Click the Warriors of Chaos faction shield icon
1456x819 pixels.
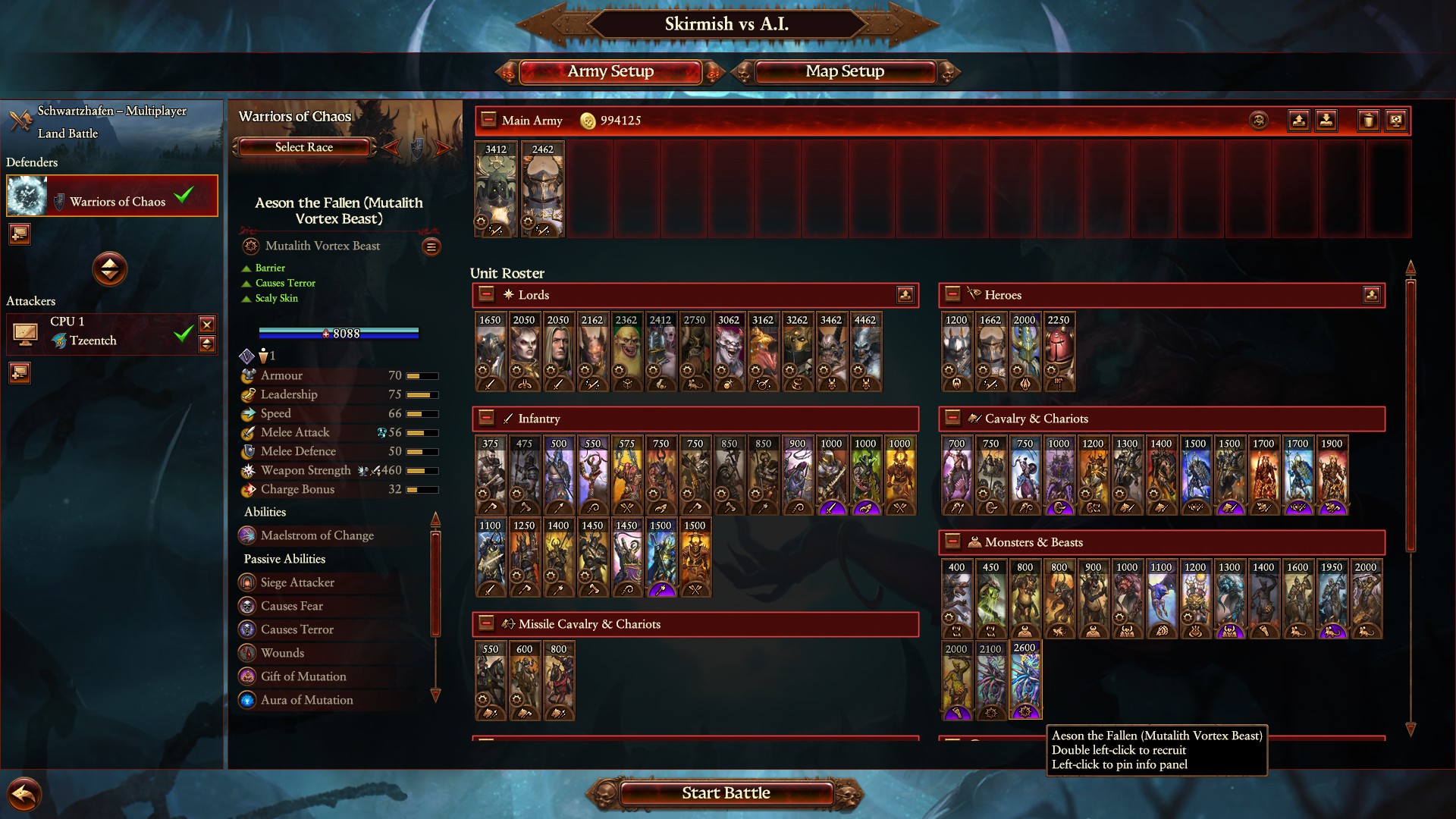point(58,201)
